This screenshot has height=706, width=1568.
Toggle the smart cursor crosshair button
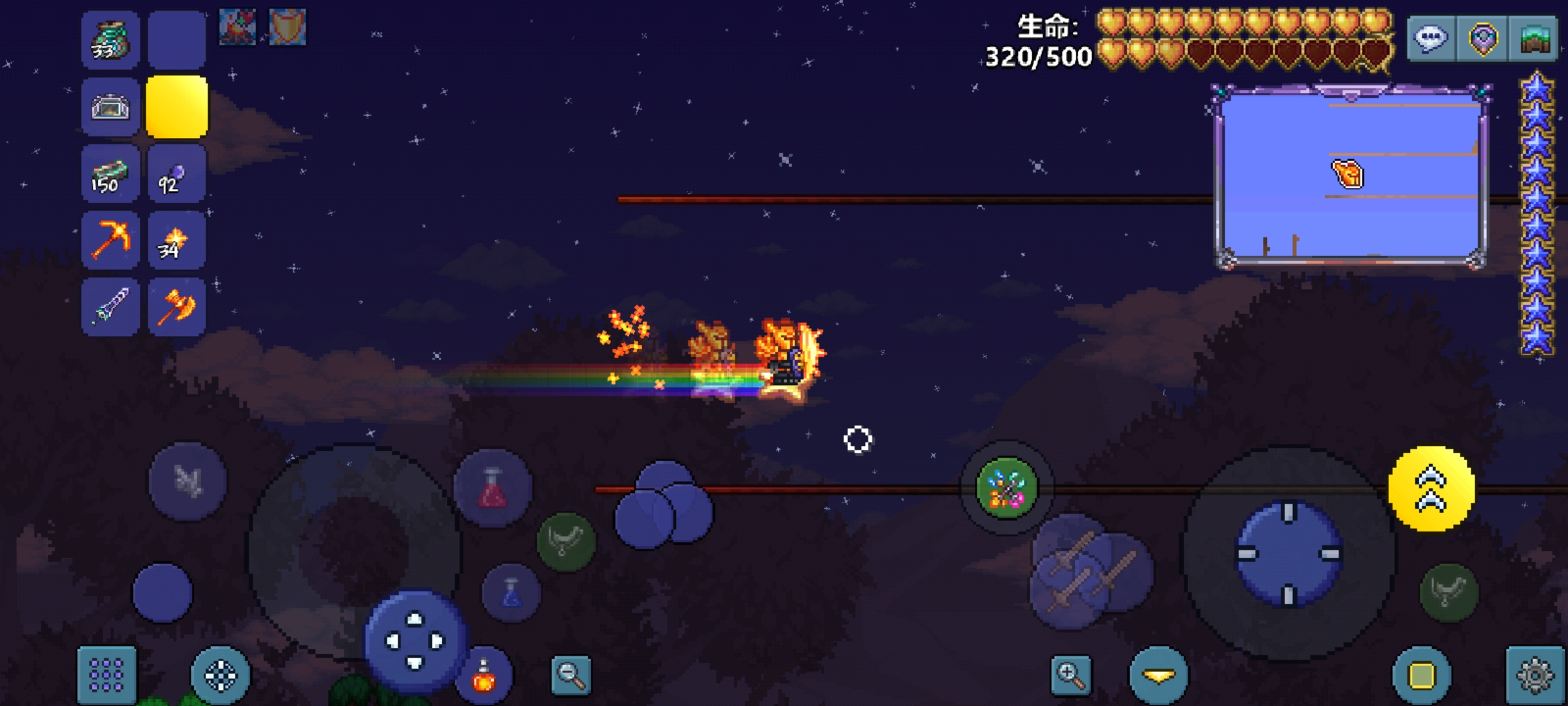220,675
